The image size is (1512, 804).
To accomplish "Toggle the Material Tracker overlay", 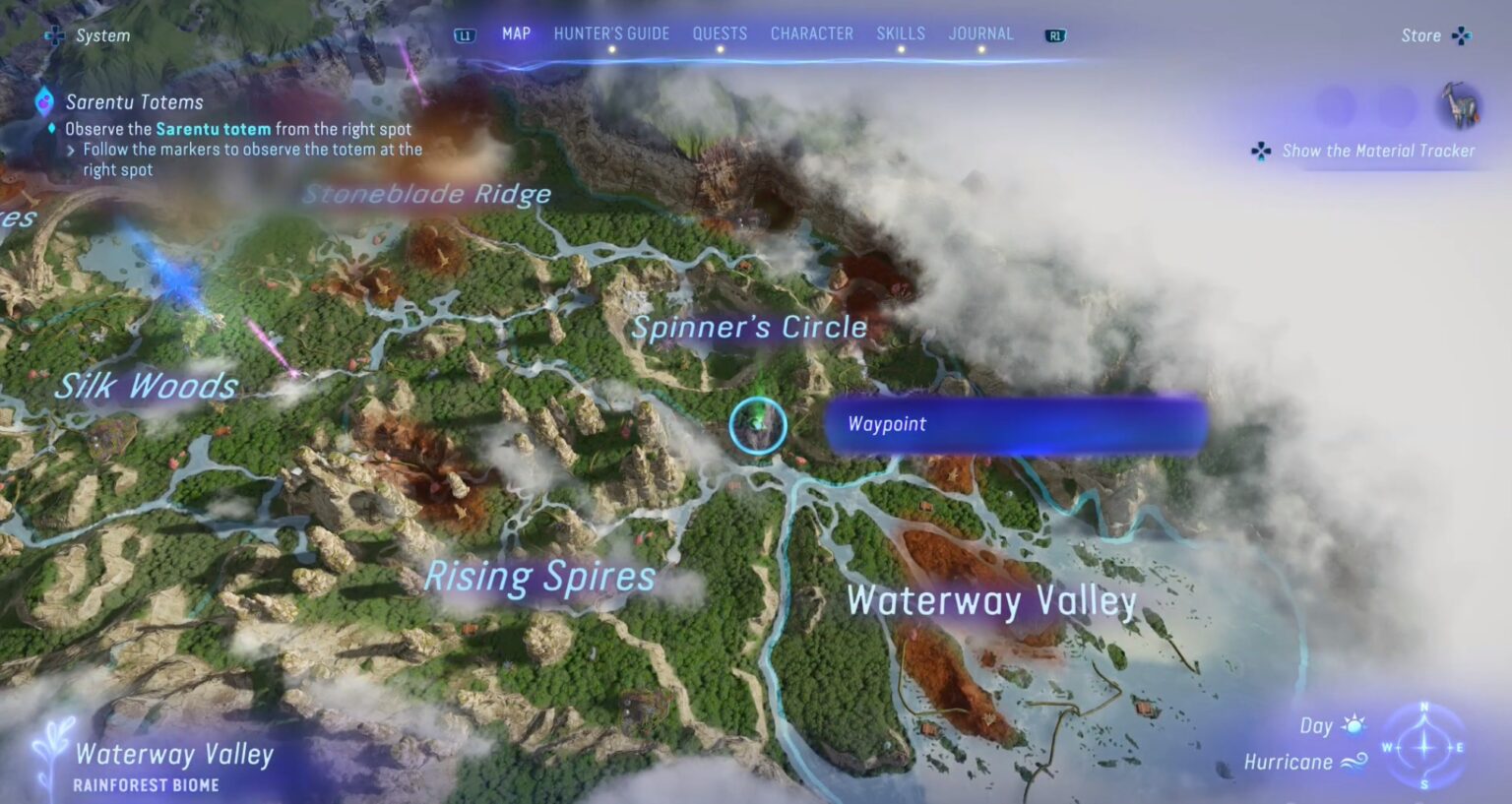I will 1261,151.
